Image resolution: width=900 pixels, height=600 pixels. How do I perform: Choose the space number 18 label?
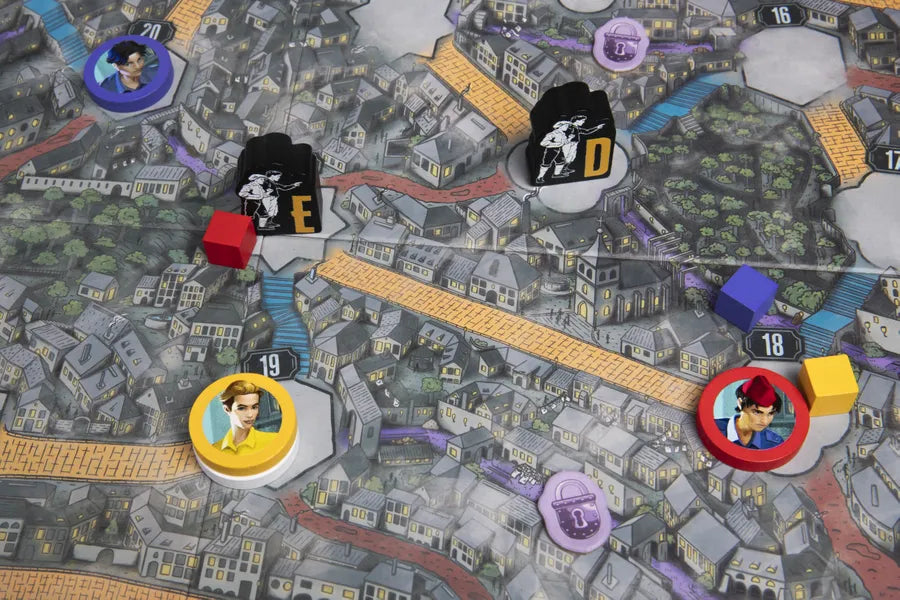click(774, 344)
